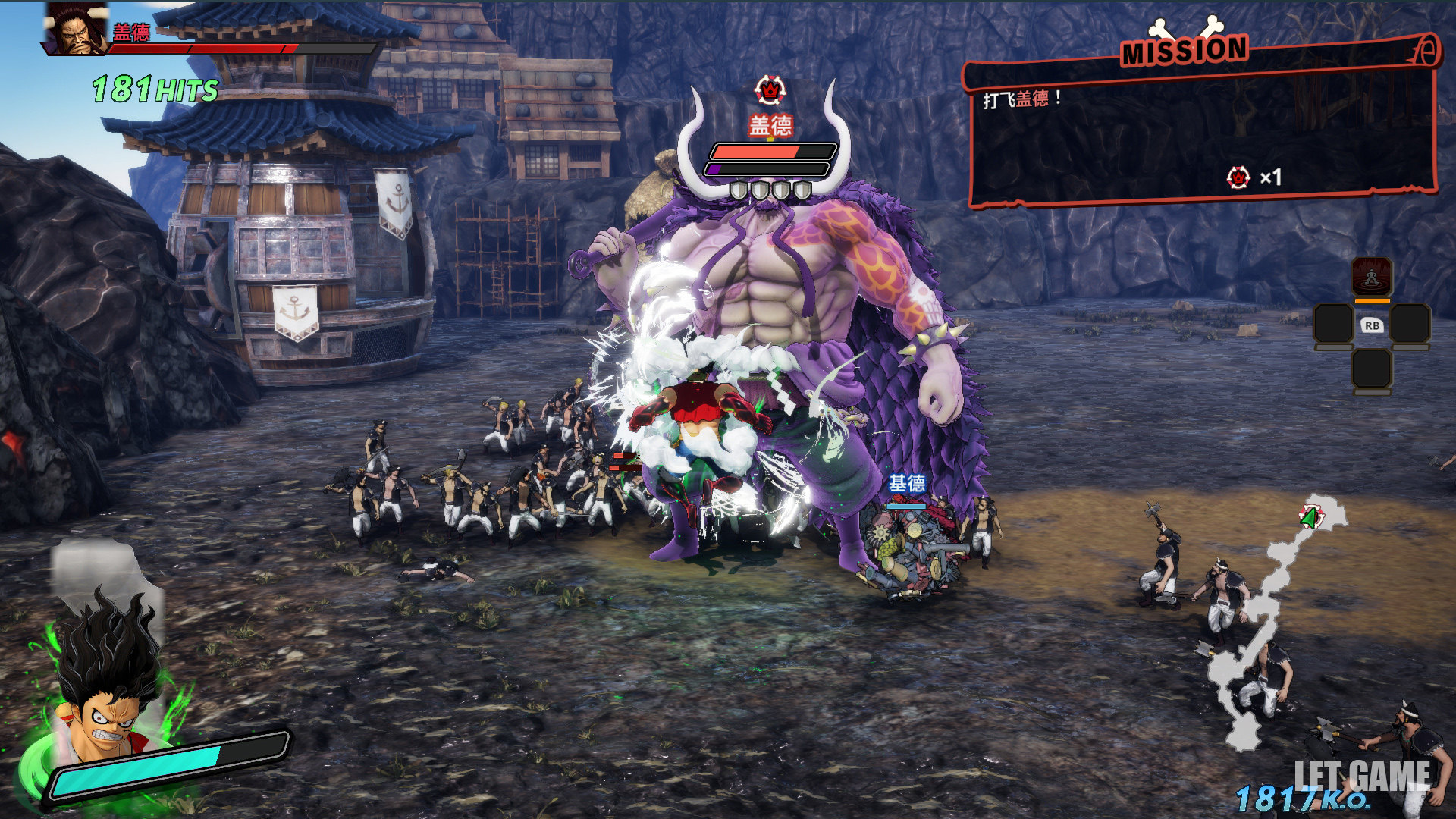Select the green player arrow on minimap

pos(1310,518)
